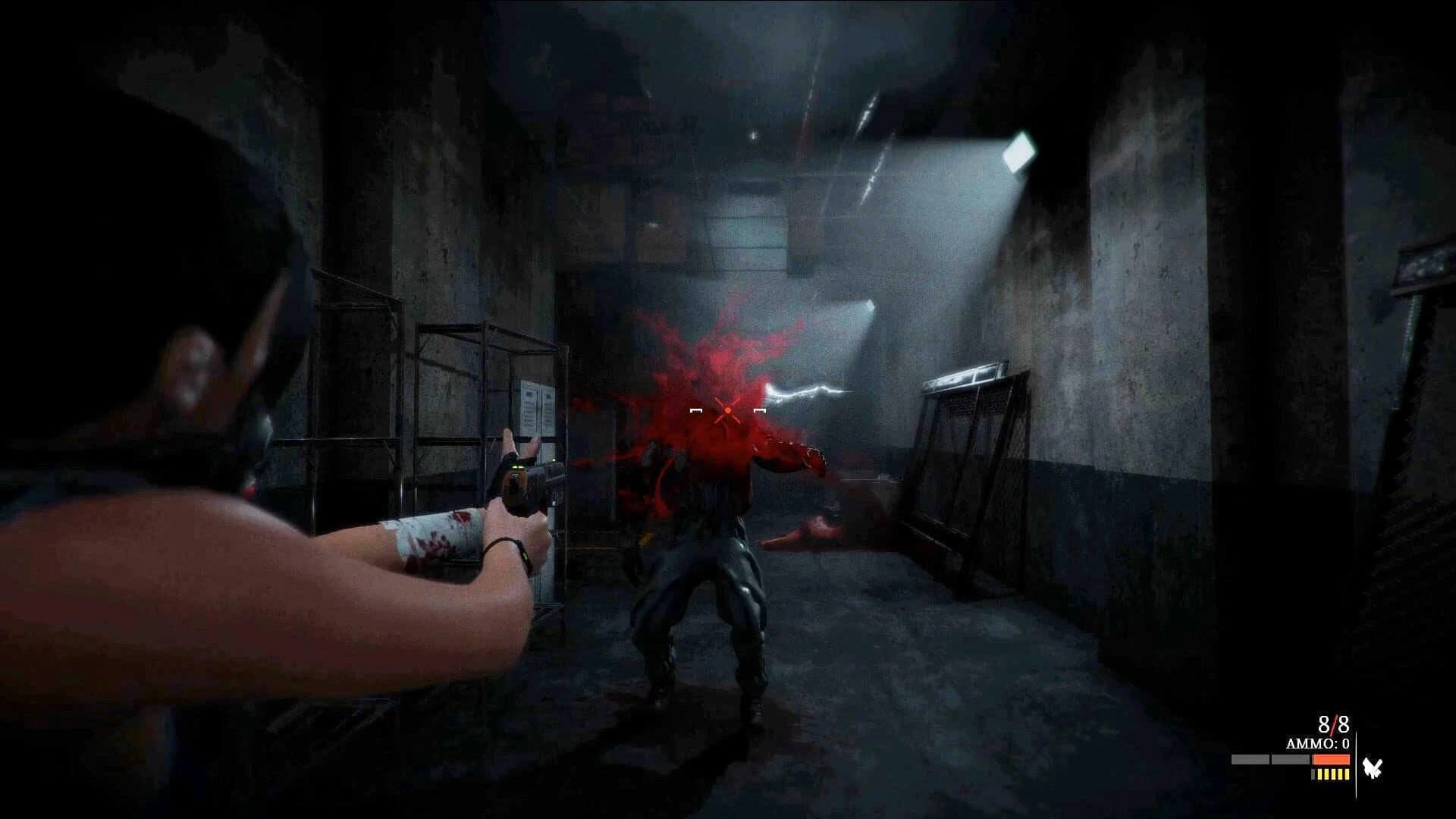Viewport: 1456px width, 819px height.
Task: Click the leftmost gray weapon slot
Action: click(x=1250, y=759)
